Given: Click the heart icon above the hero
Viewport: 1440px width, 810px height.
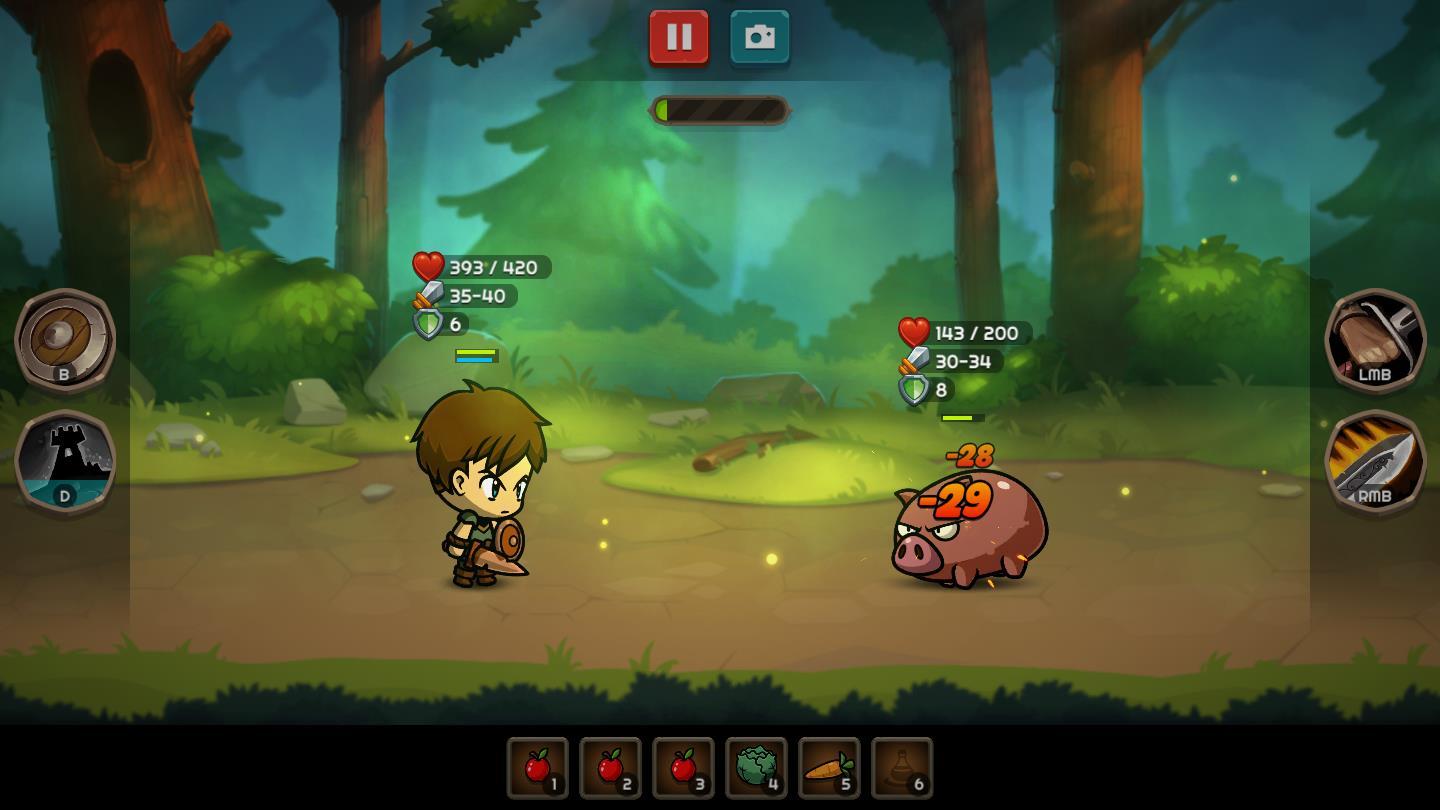Looking at the screenshot, I should pos(428,266).
